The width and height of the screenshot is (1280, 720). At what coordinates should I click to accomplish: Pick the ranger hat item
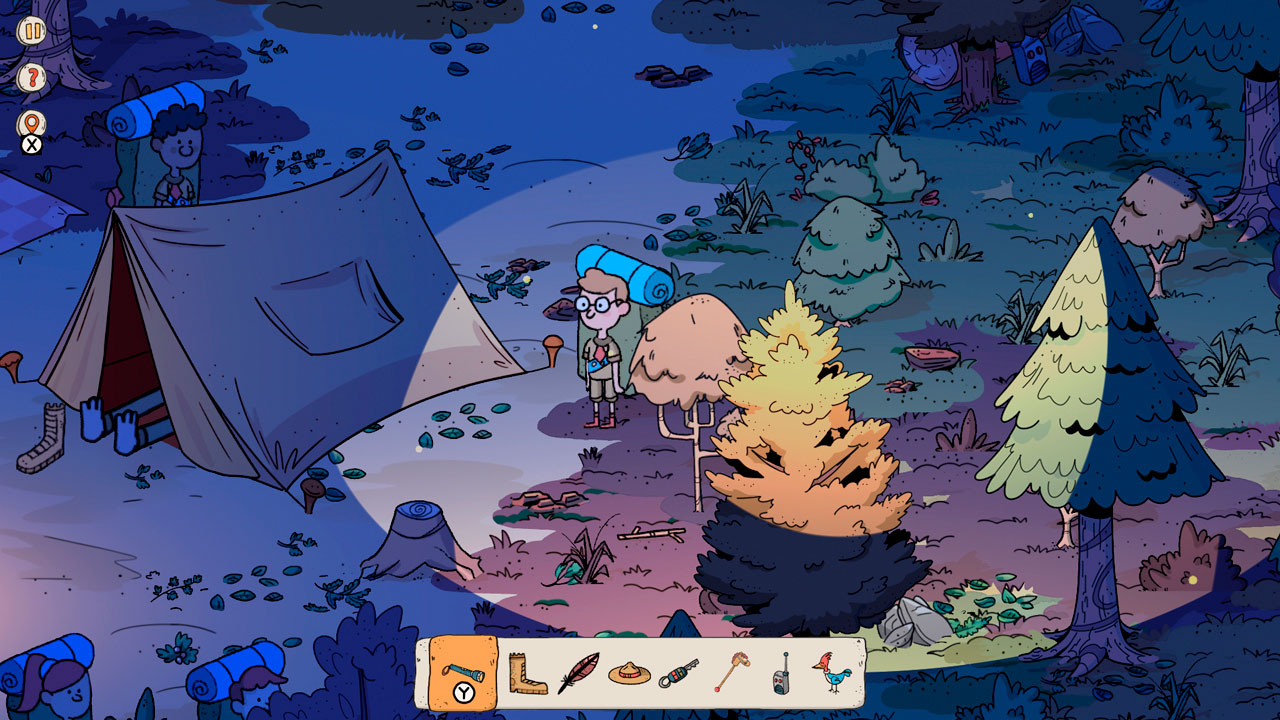point(630,673)
